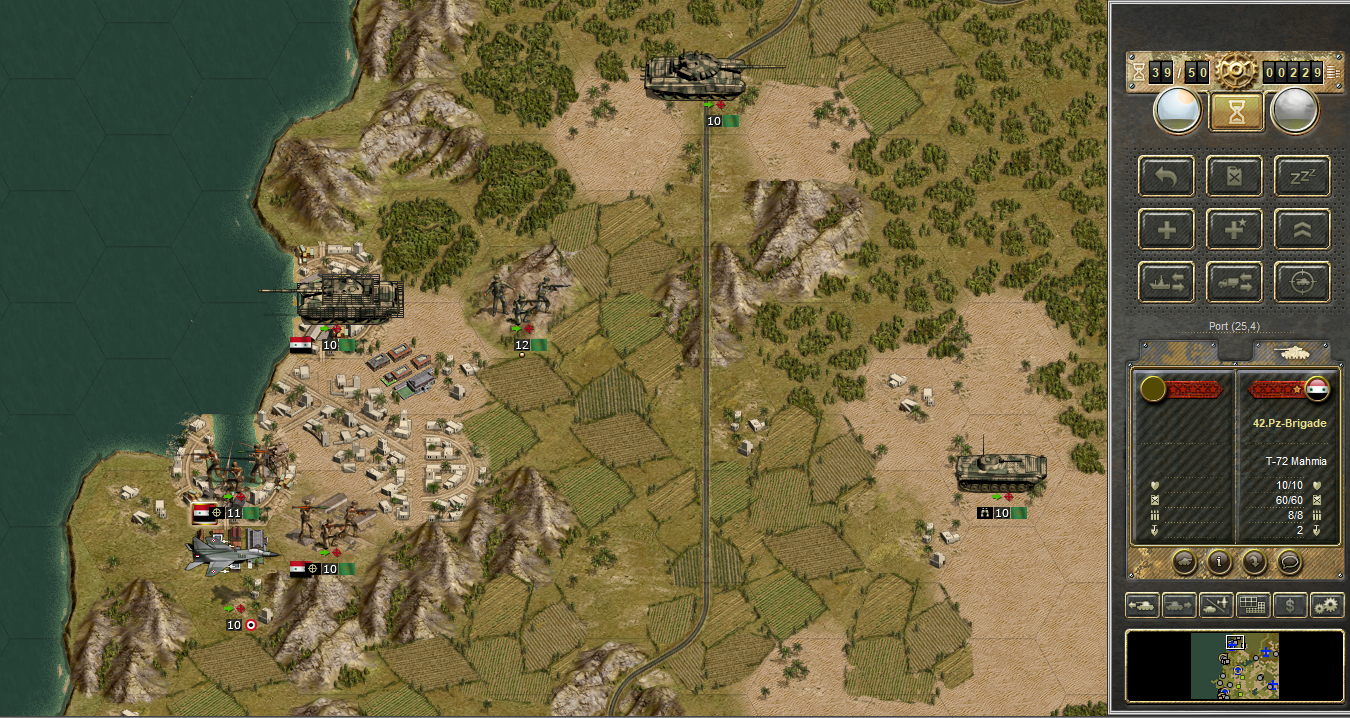Viewport: 1350px width, 718px height.
Task: Put the unit to sleep with the ZZZ button
Action: coord(1302,177)
